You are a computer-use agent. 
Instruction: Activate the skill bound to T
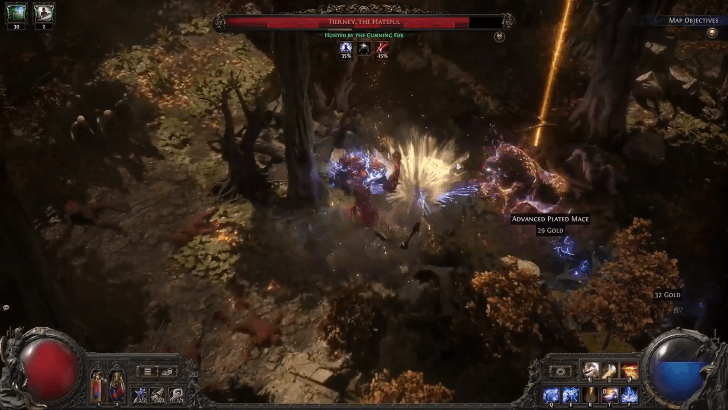(610, 394)
